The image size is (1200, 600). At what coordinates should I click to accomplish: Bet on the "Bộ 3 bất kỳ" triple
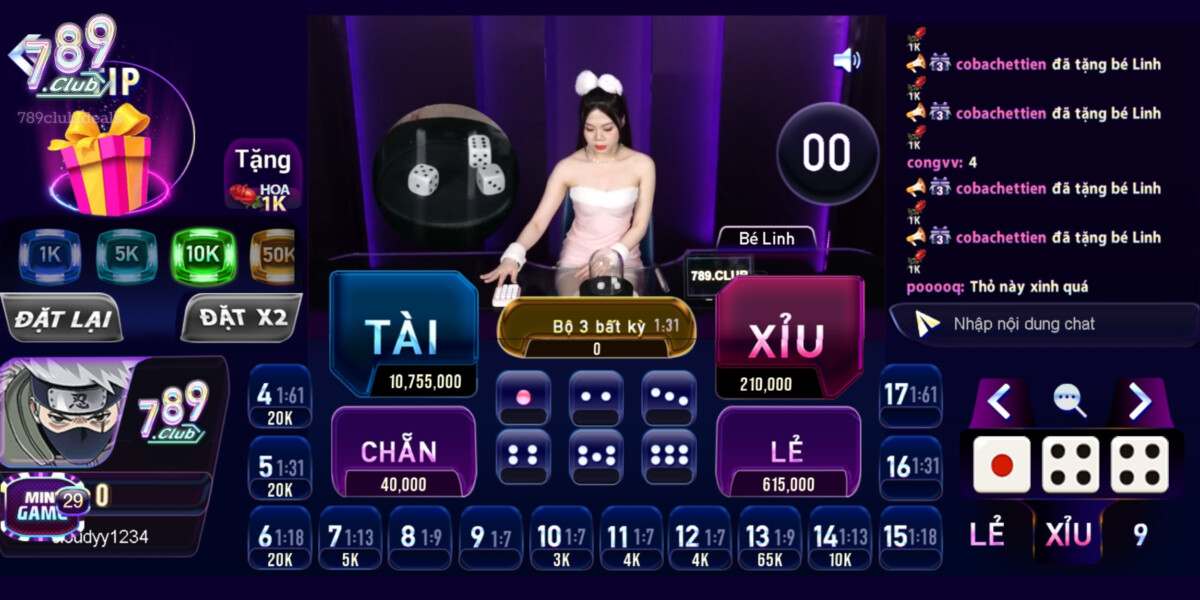(x=596, y=327)
